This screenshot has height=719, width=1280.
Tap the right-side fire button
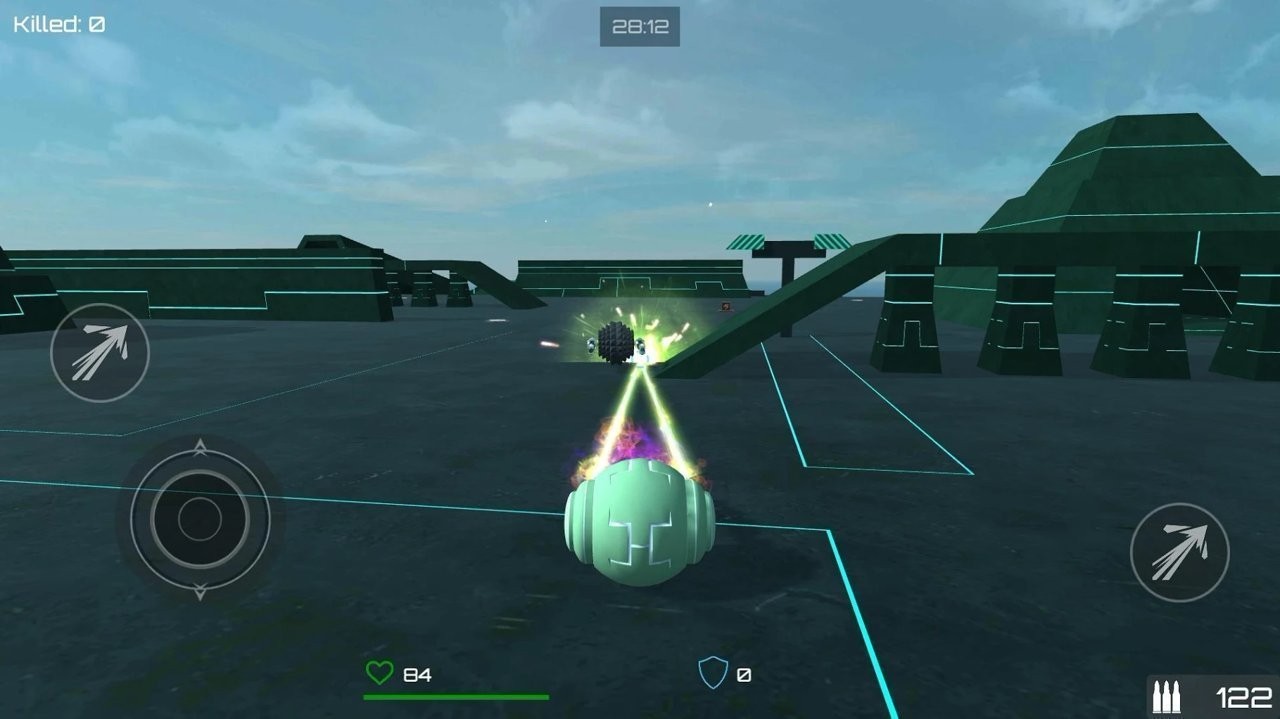1179,552
